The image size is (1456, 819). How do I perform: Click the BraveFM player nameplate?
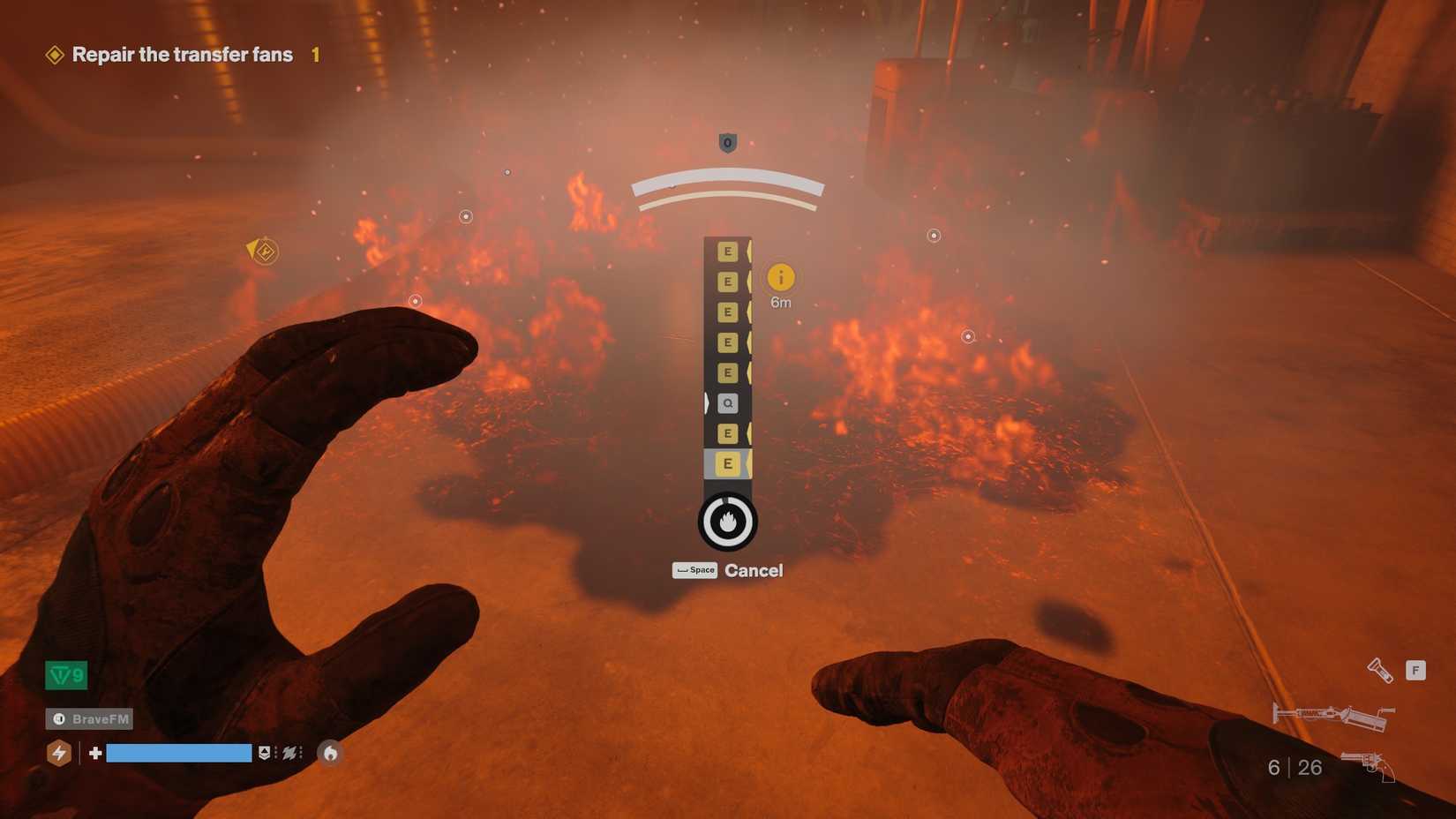(88, 718)
